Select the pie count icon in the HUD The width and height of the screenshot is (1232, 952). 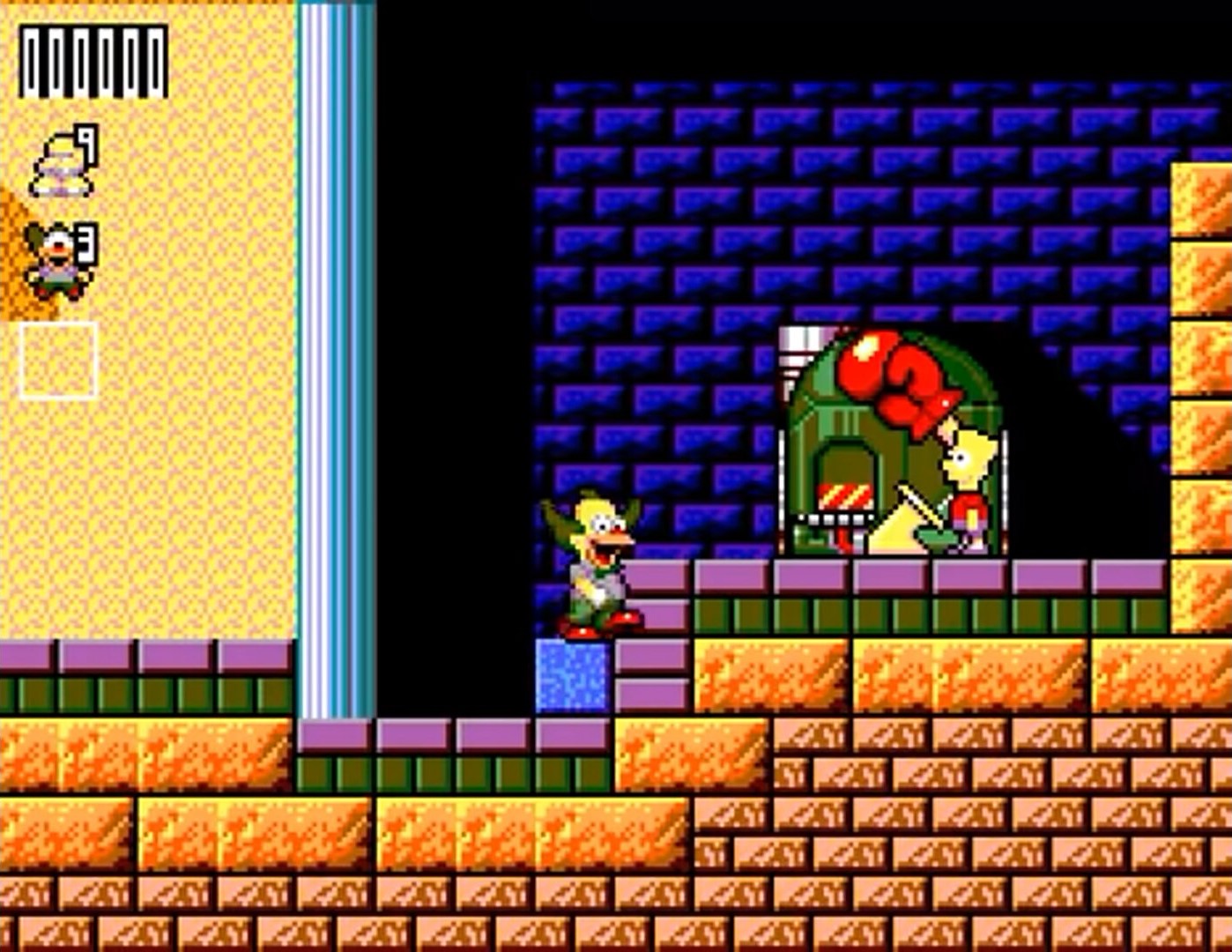[x=57, y=159]
